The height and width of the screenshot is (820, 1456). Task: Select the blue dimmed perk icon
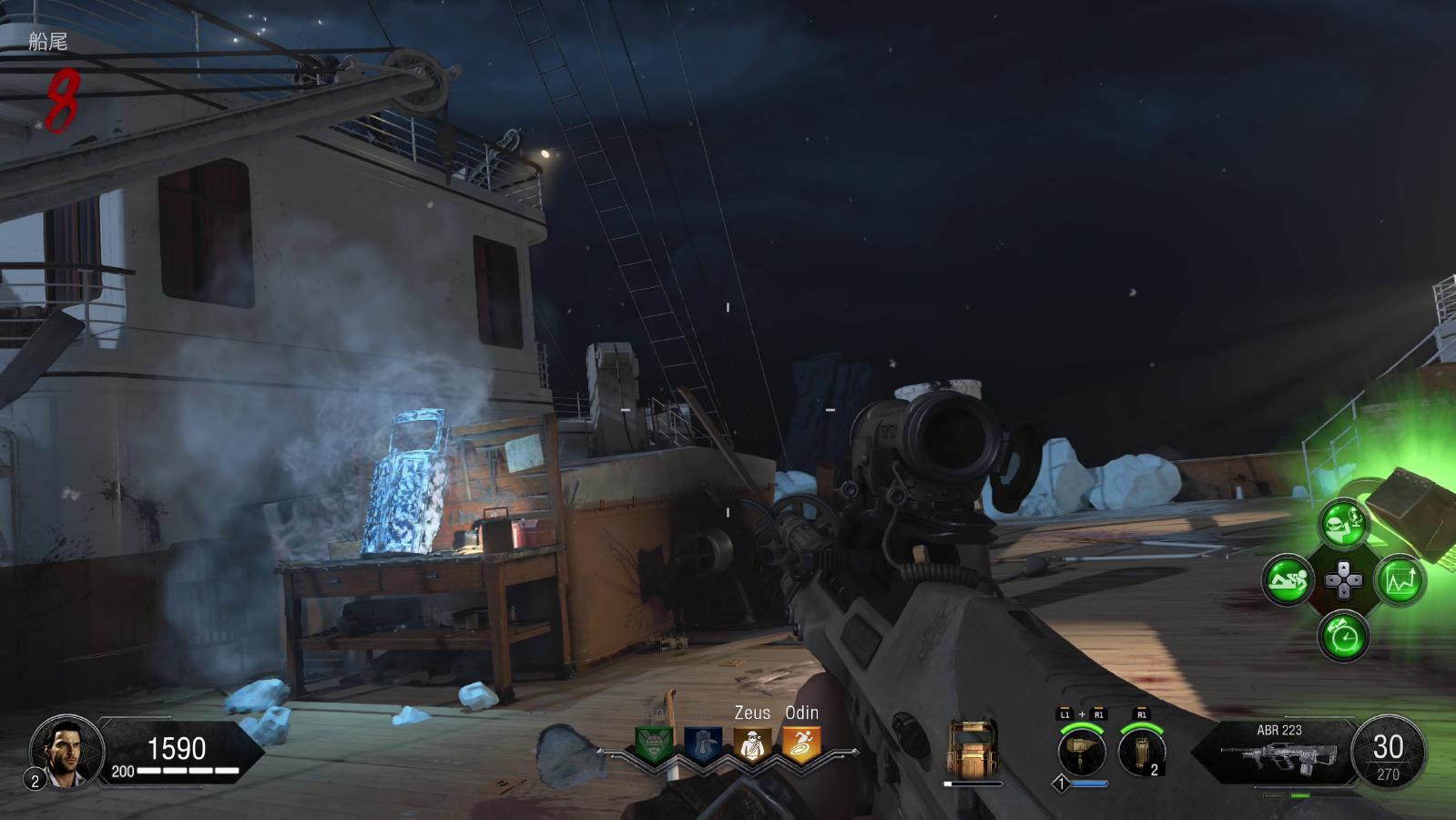coord(702,745)
